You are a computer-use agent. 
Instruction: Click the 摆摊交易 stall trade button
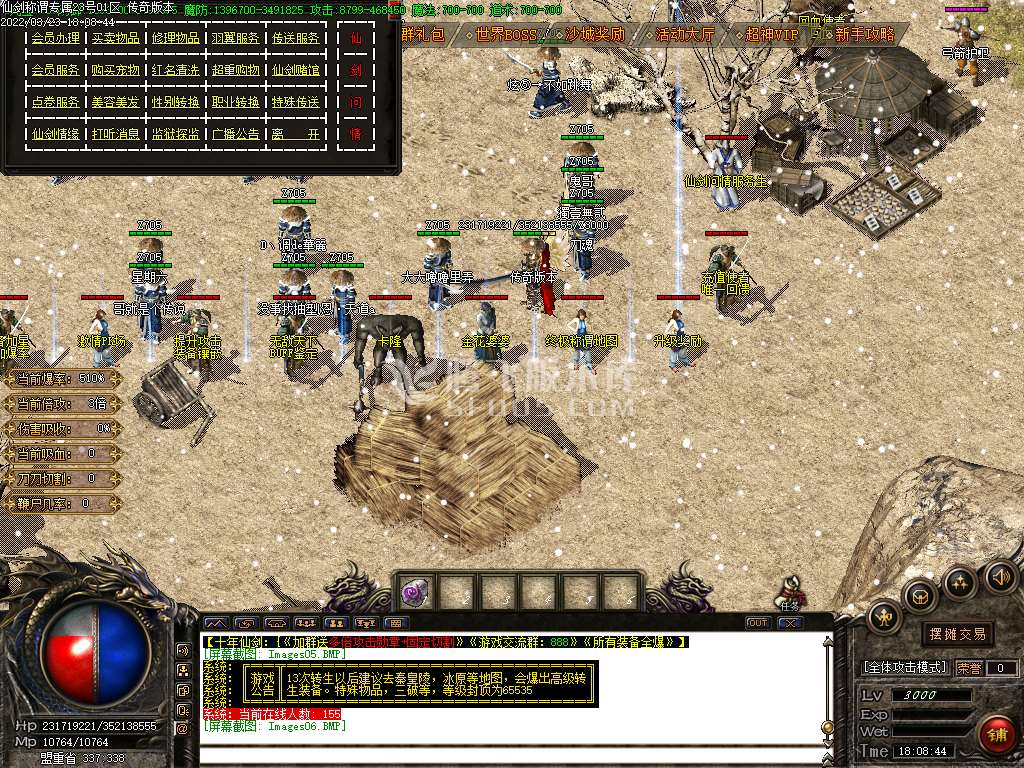pos(957,634)
